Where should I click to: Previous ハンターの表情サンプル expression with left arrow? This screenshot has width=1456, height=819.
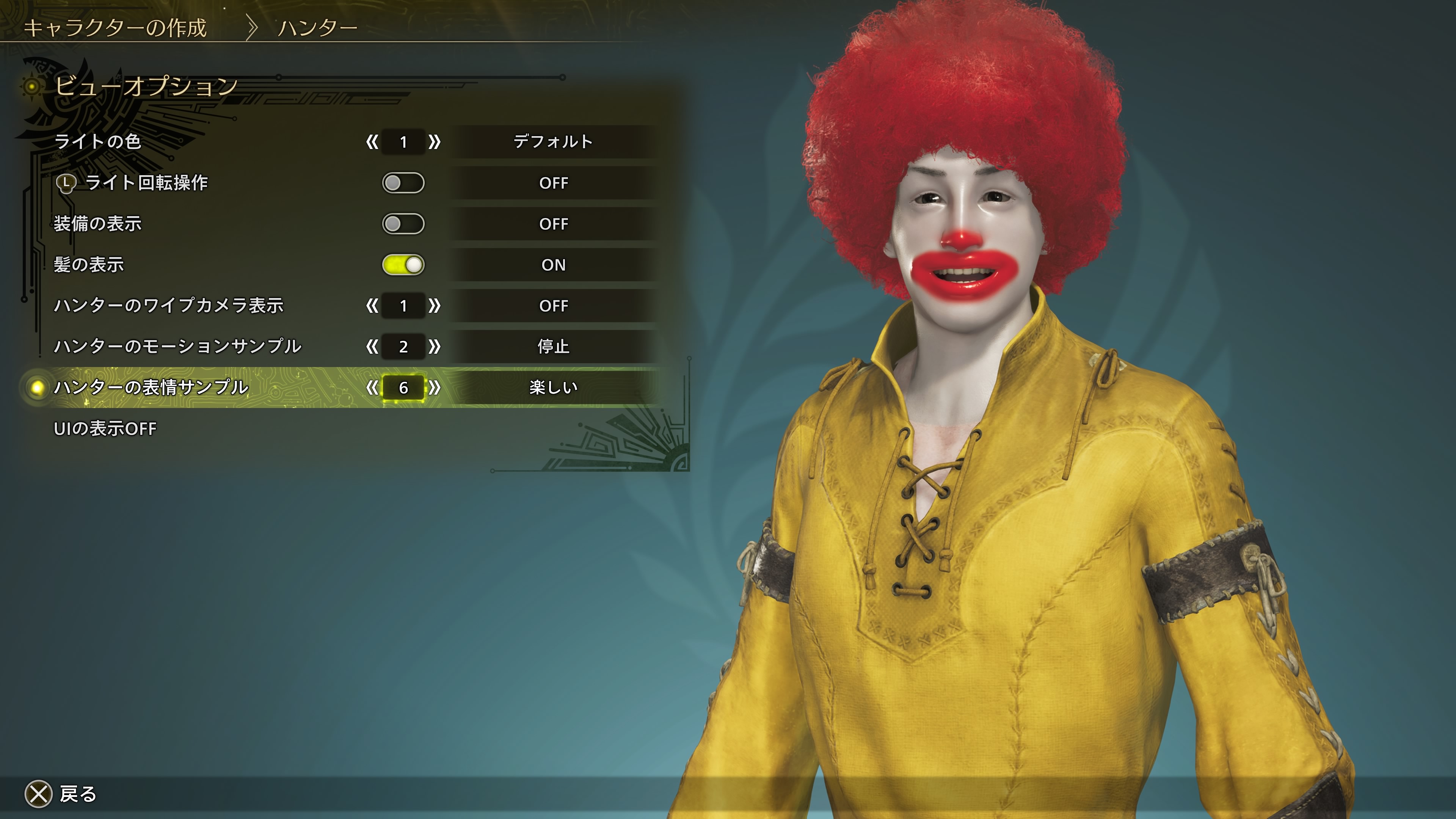(x=372, y=388)
